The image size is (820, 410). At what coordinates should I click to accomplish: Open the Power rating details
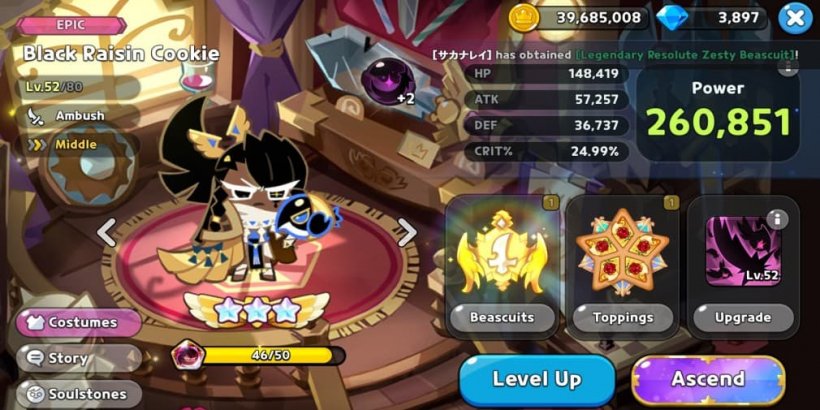718,112
